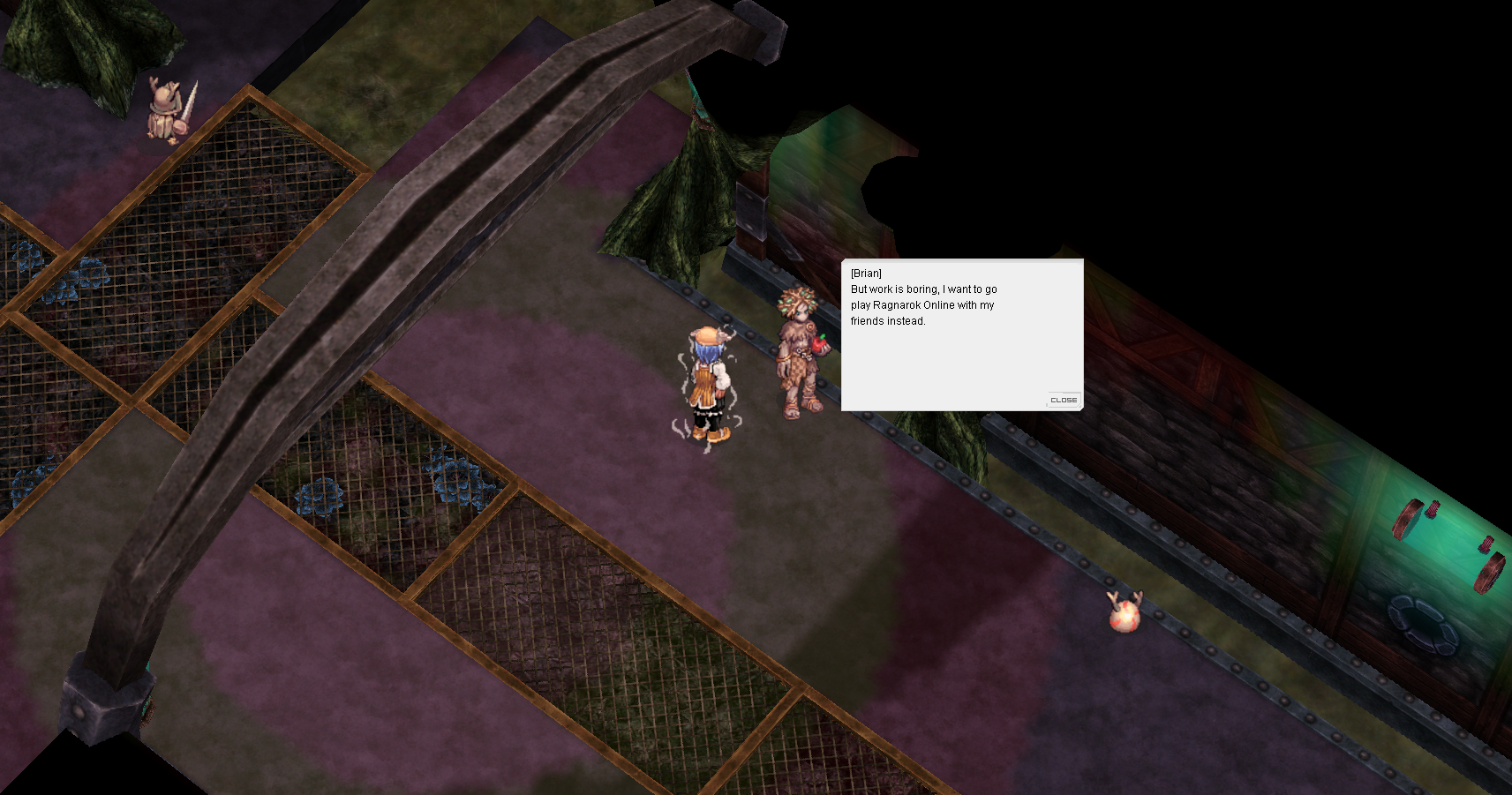Image resolution: width=1512 pixels, height=795 pixels.
Task: Close Brian's dialogue box
Action: (1063, 400)
